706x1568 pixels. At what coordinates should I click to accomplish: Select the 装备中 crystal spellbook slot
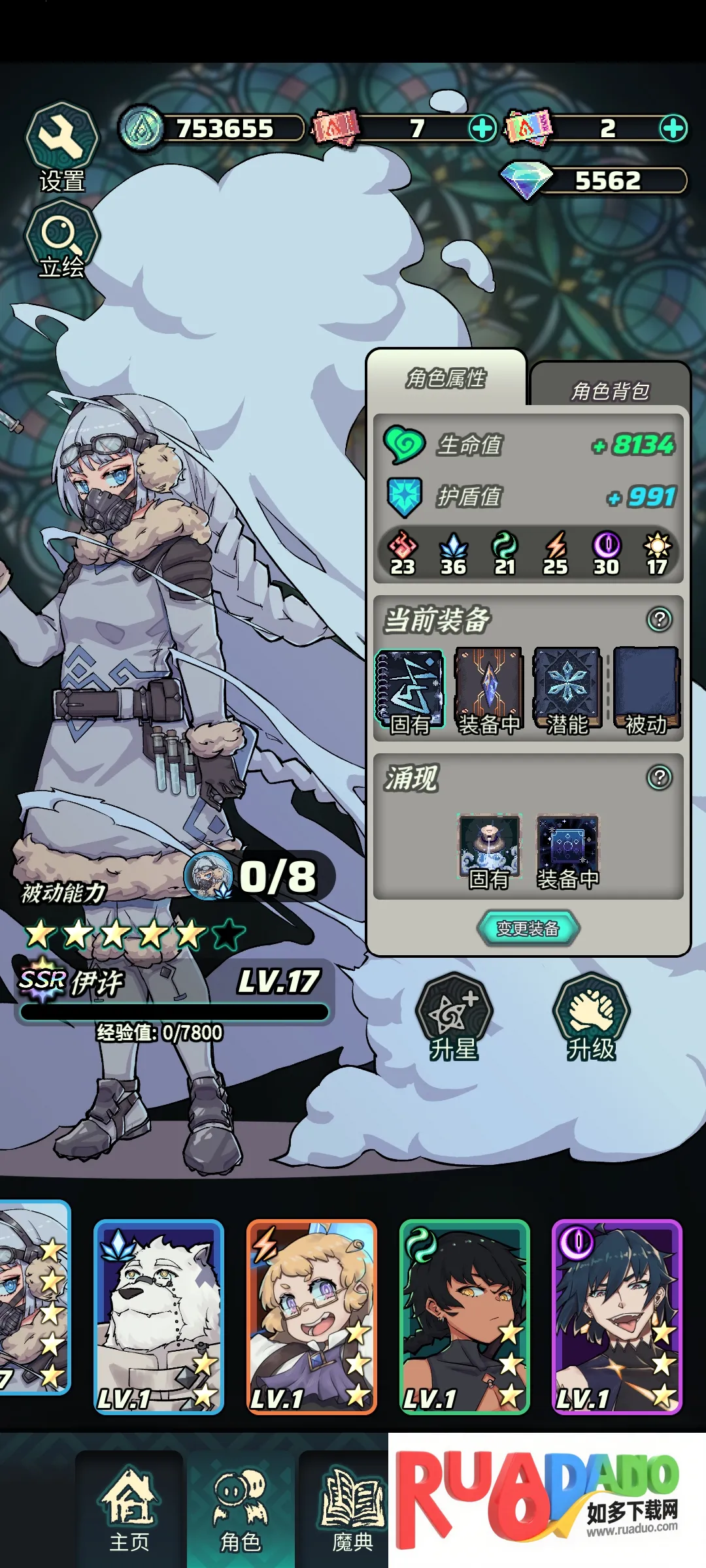[488, 691]
